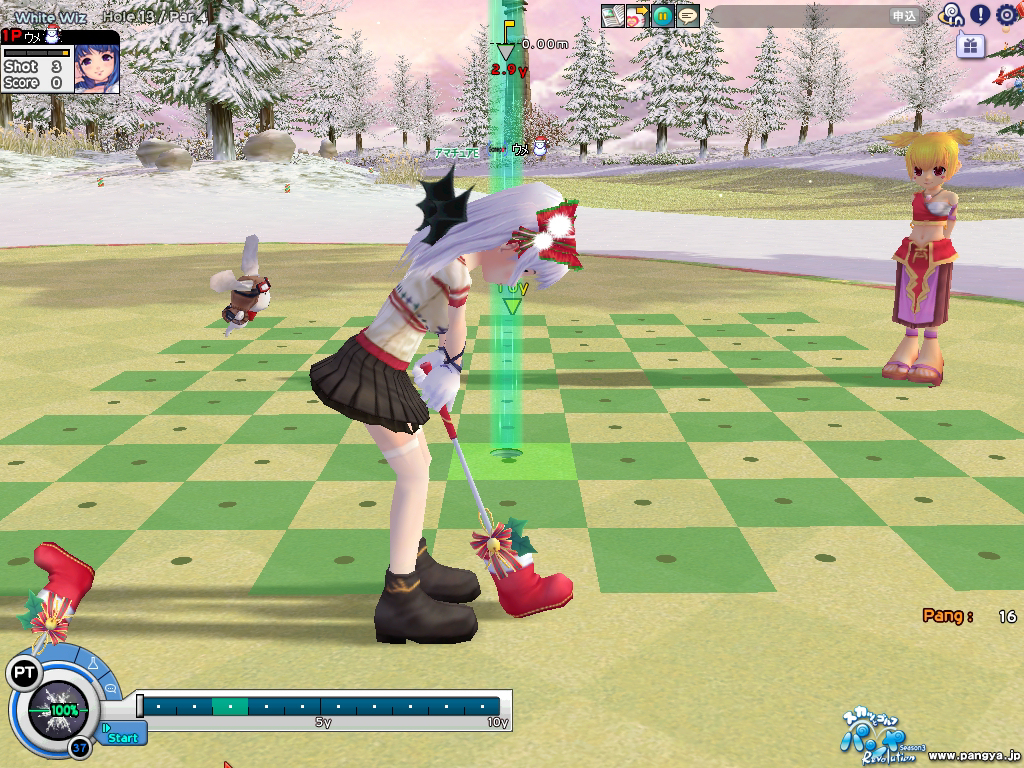Select the PT putter club button
1024x768 pixels.
23,673
